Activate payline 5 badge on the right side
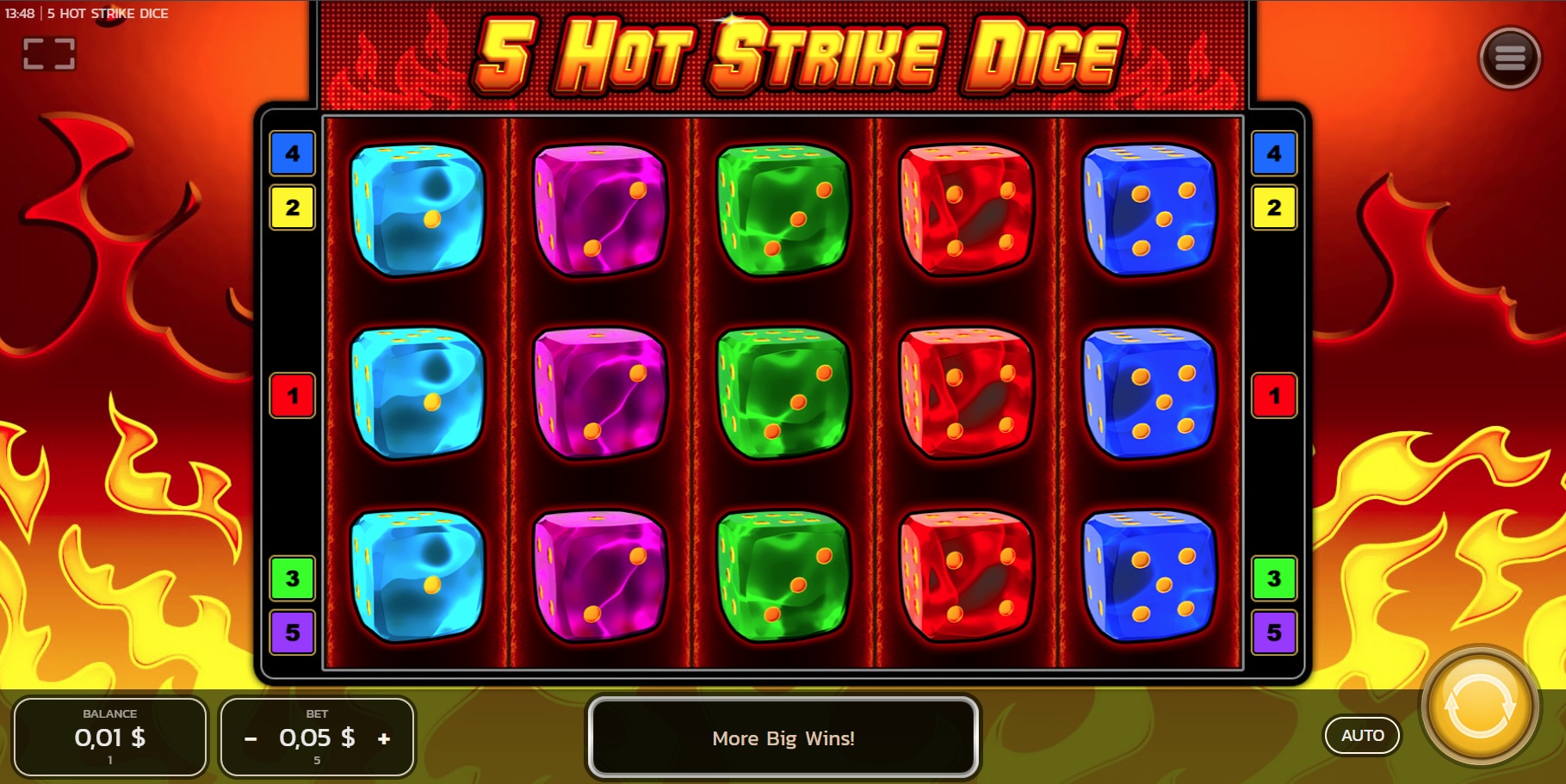 (1273, 634)
